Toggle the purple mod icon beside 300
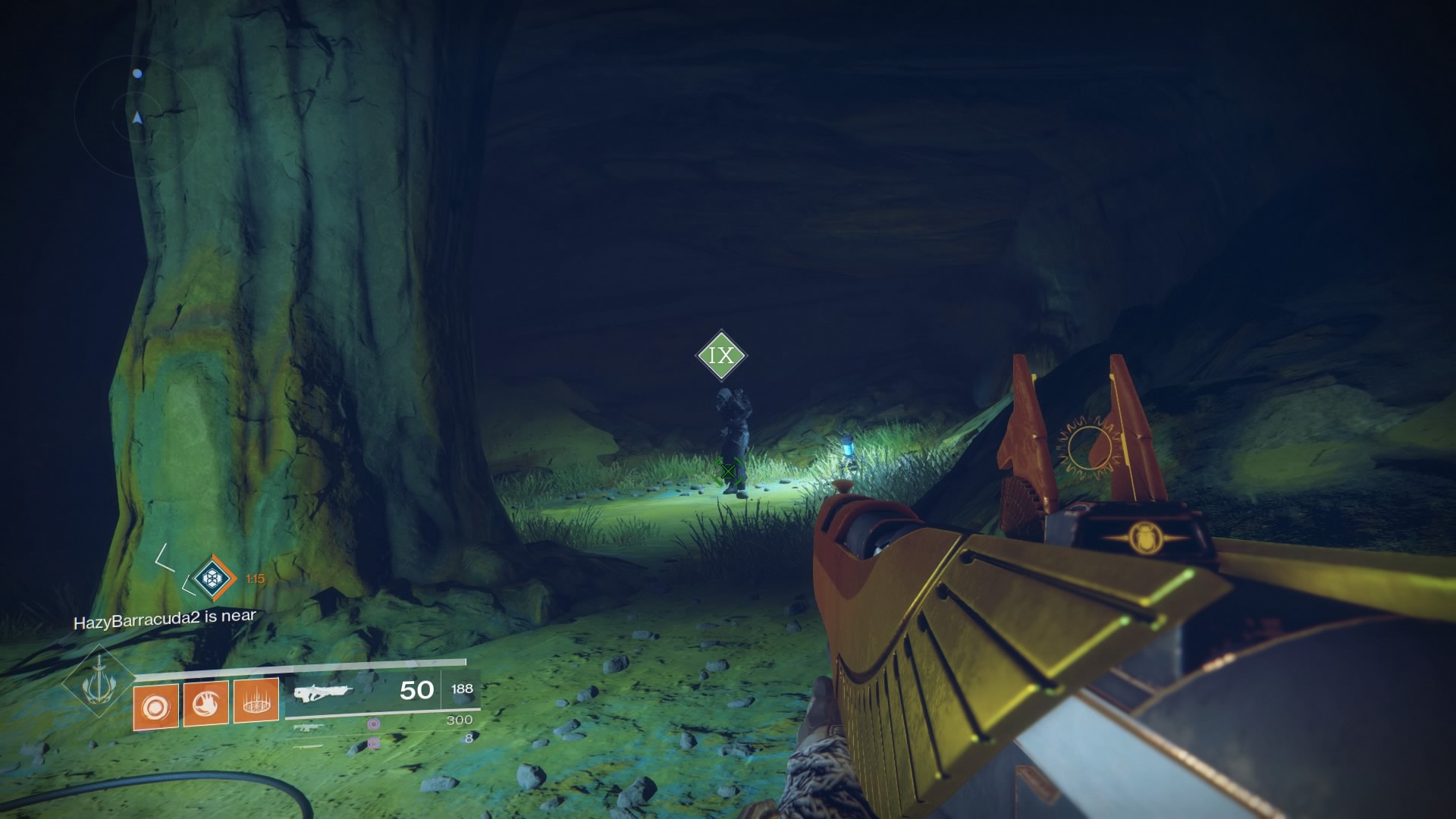This screenshot has width=1456, height=819. click(x=374, y=724)
